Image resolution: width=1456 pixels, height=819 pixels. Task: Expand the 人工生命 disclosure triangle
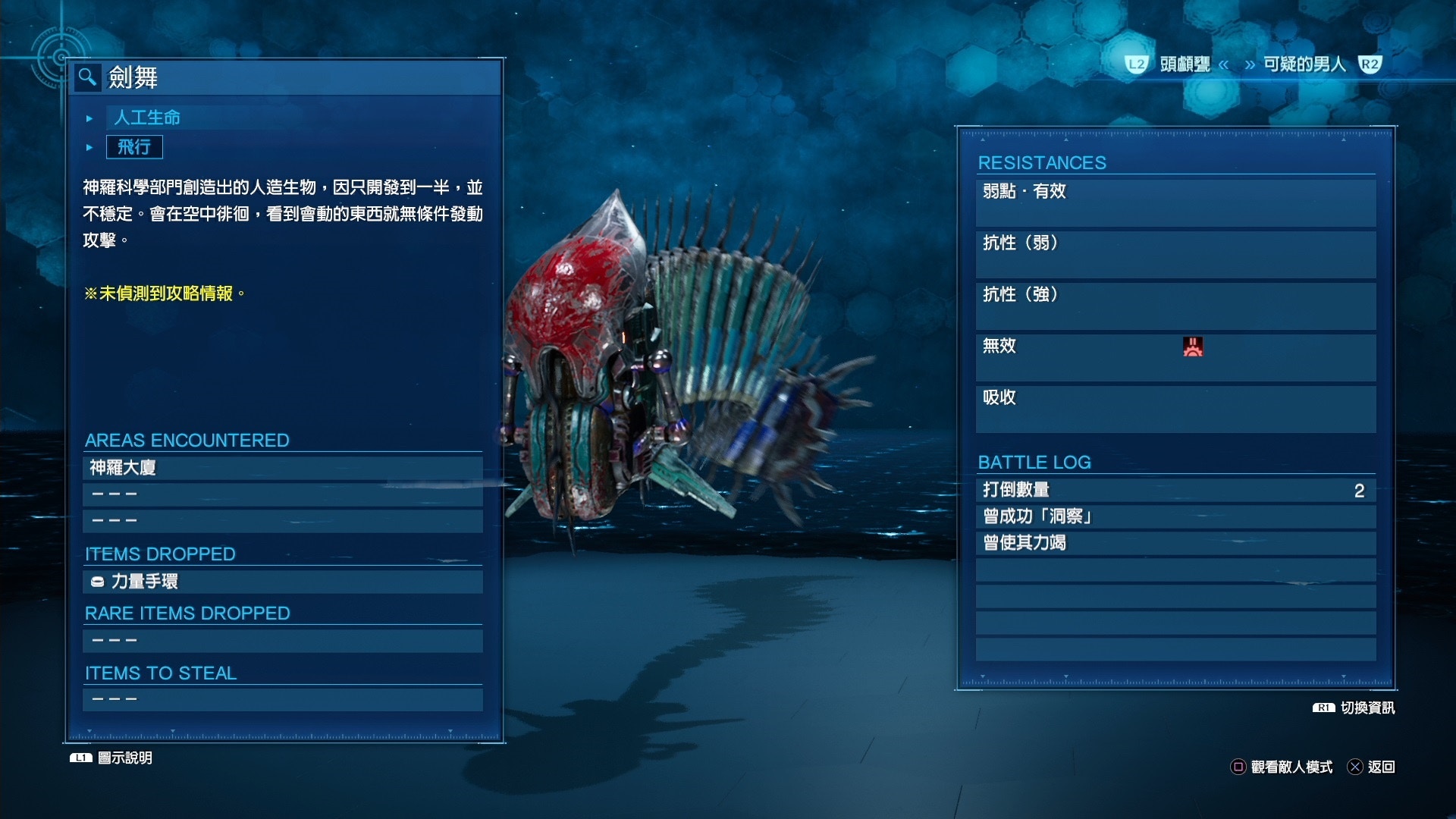click(x=89, y=118)
